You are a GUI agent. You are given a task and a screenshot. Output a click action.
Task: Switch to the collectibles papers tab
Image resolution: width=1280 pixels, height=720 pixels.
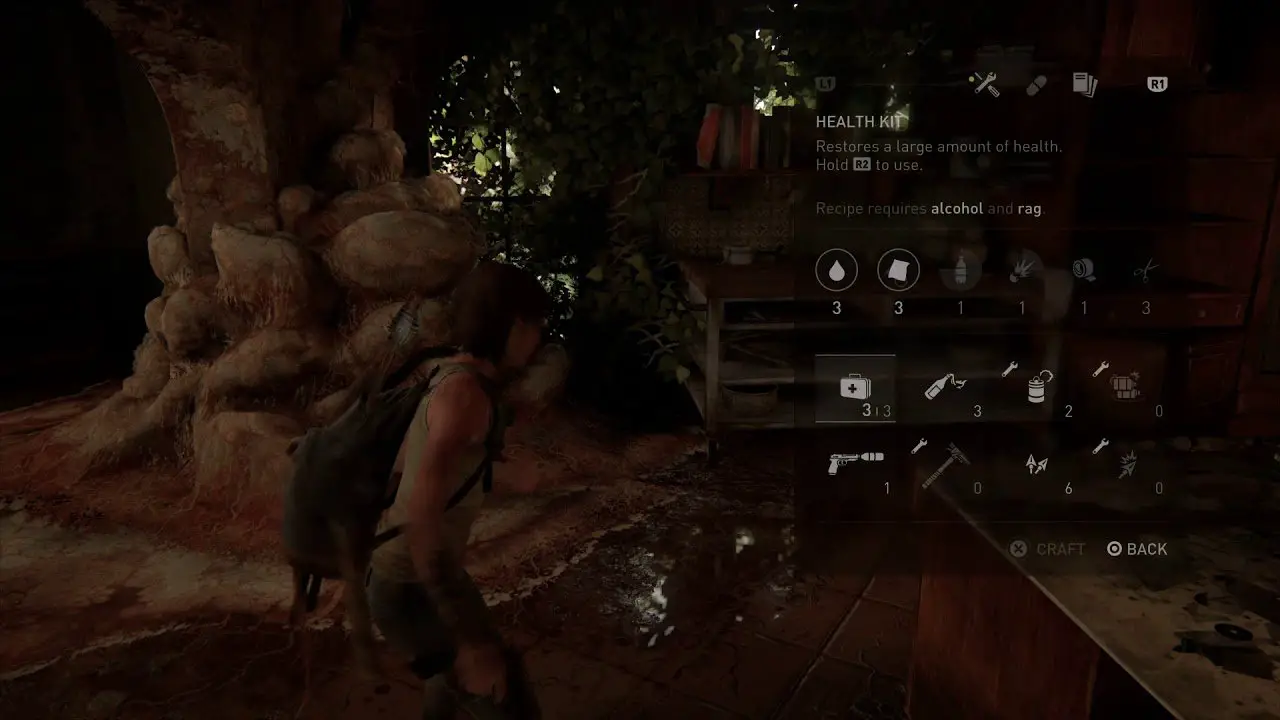pos(1085,85)
